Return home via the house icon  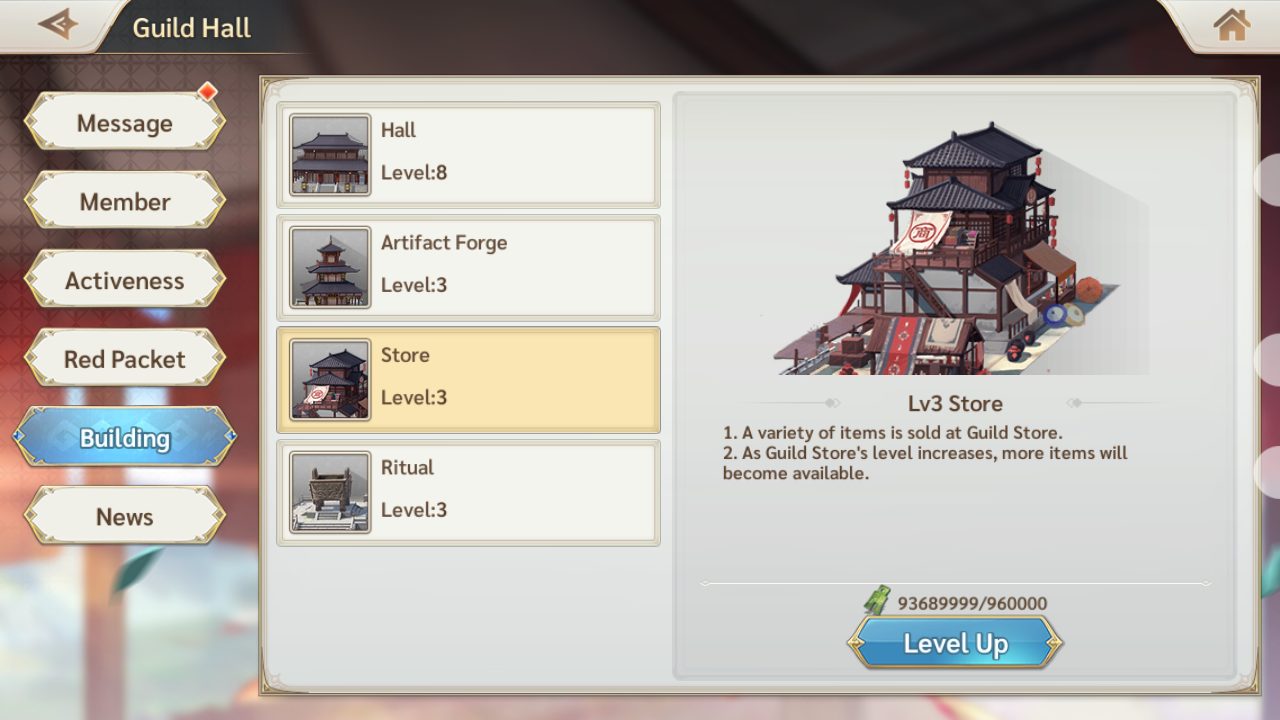coord(1231,25)
